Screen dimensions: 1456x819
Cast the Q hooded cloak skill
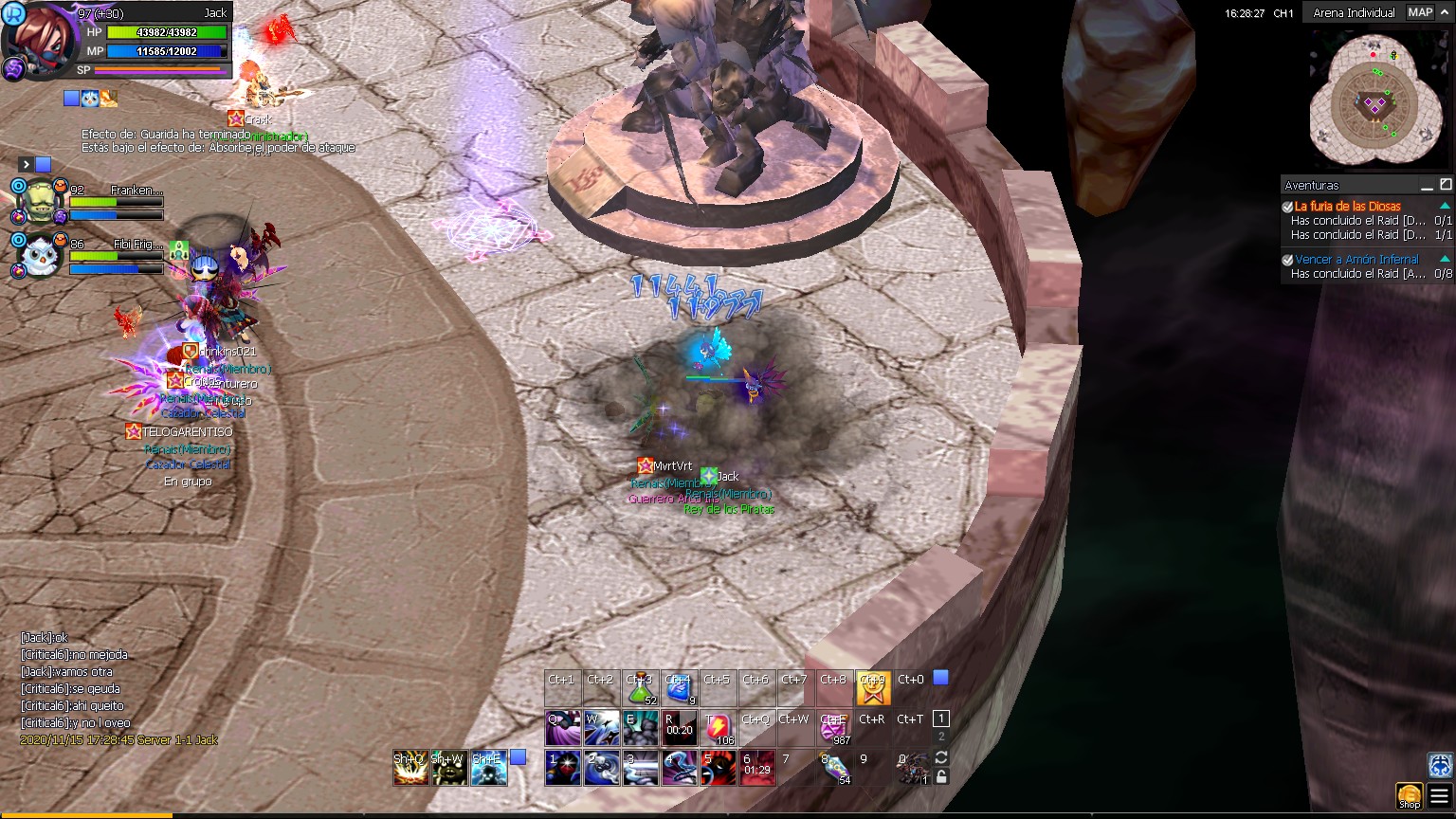tap(562, 728)
